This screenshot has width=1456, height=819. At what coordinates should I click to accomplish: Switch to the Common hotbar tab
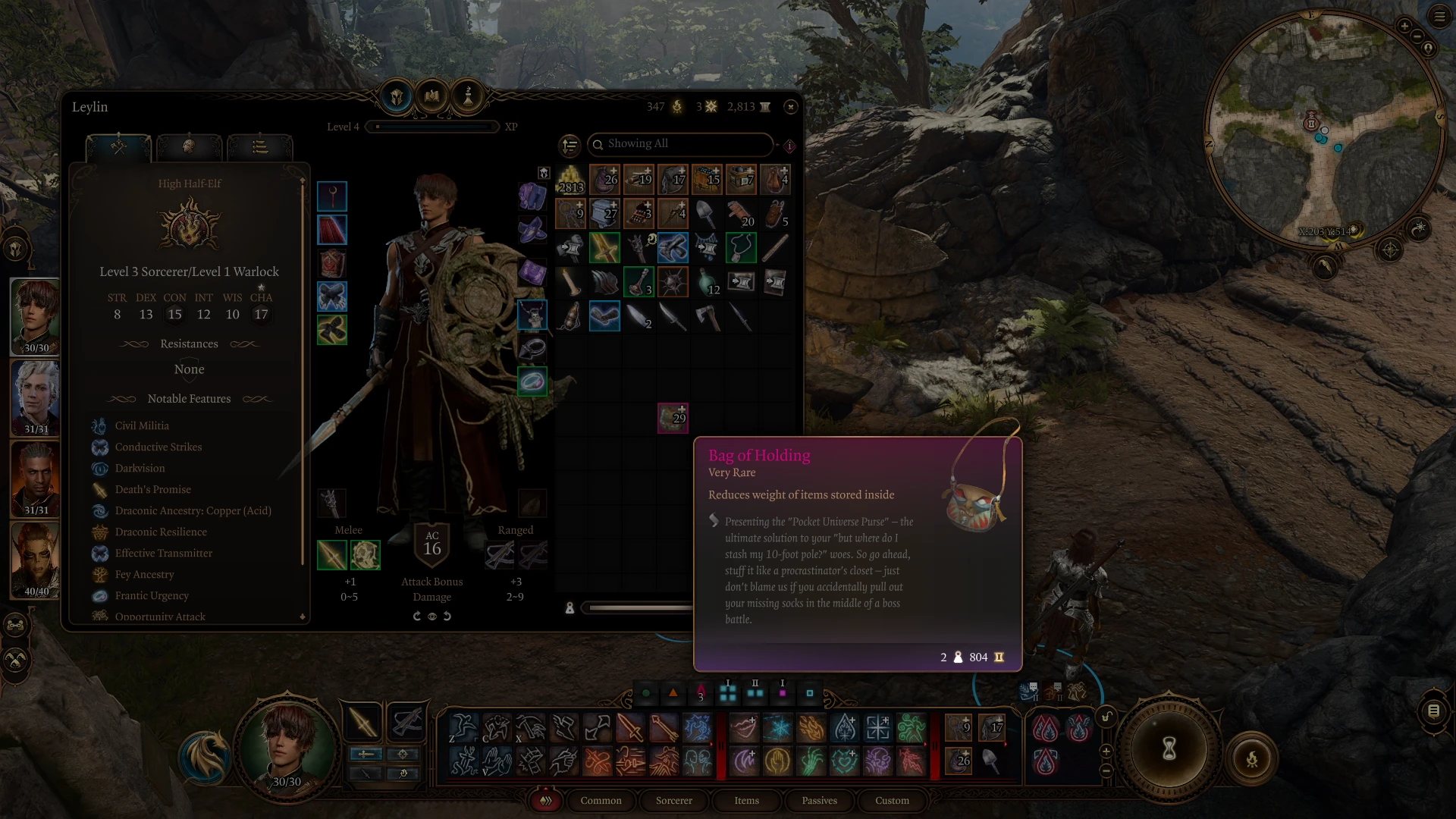pyautogui.click(x=601, y=801)
